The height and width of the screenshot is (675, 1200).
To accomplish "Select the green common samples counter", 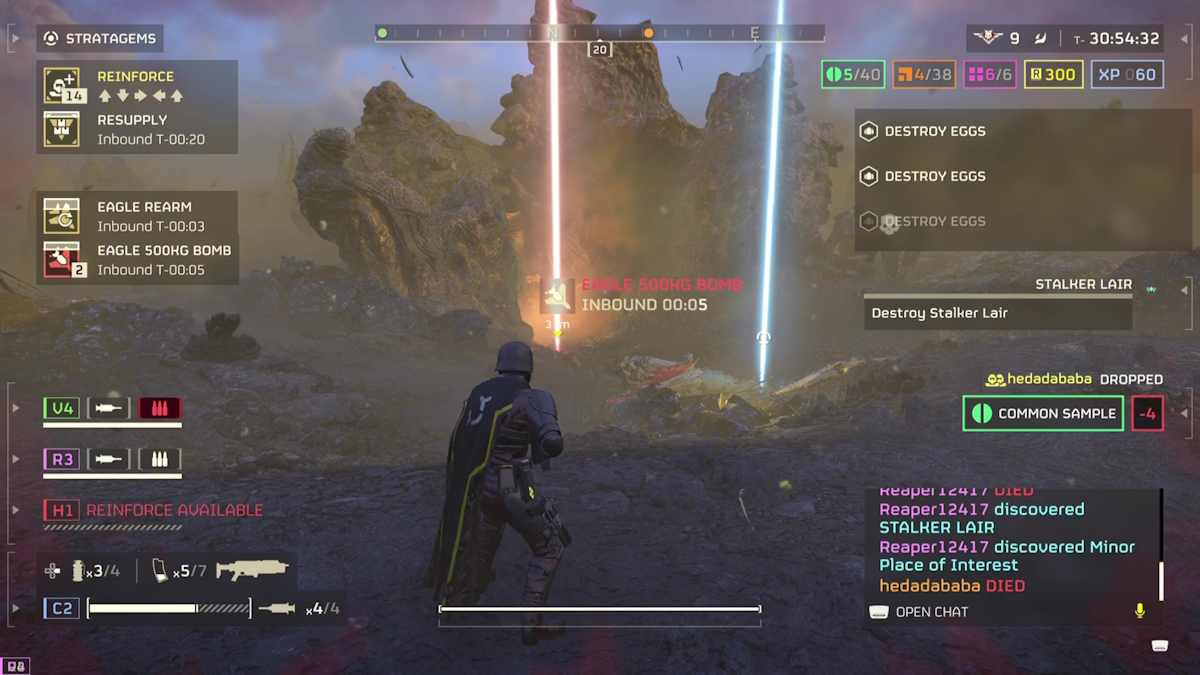I will (853, 74).
